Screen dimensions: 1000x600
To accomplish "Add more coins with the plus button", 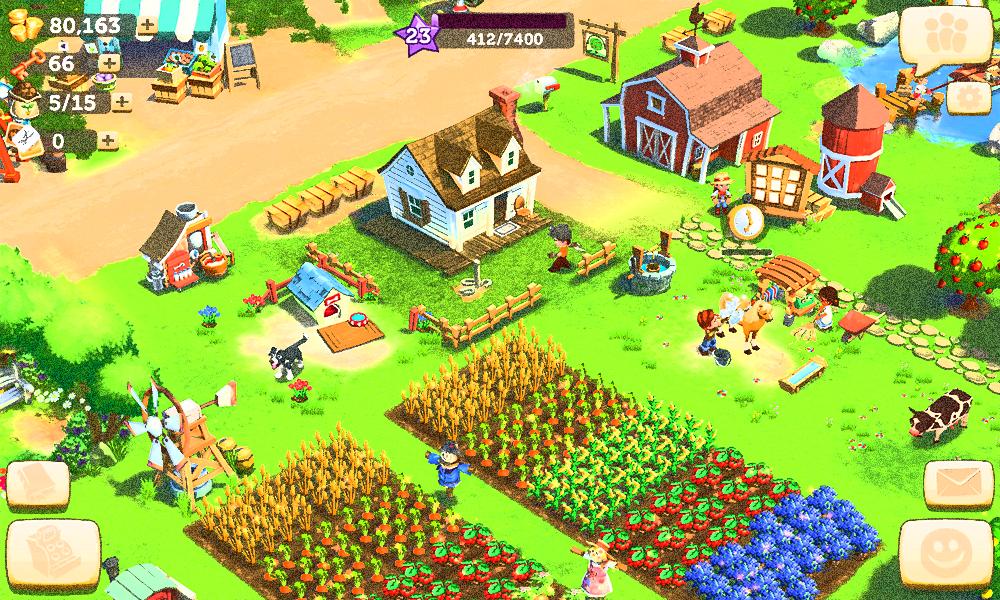I will 146,25.
